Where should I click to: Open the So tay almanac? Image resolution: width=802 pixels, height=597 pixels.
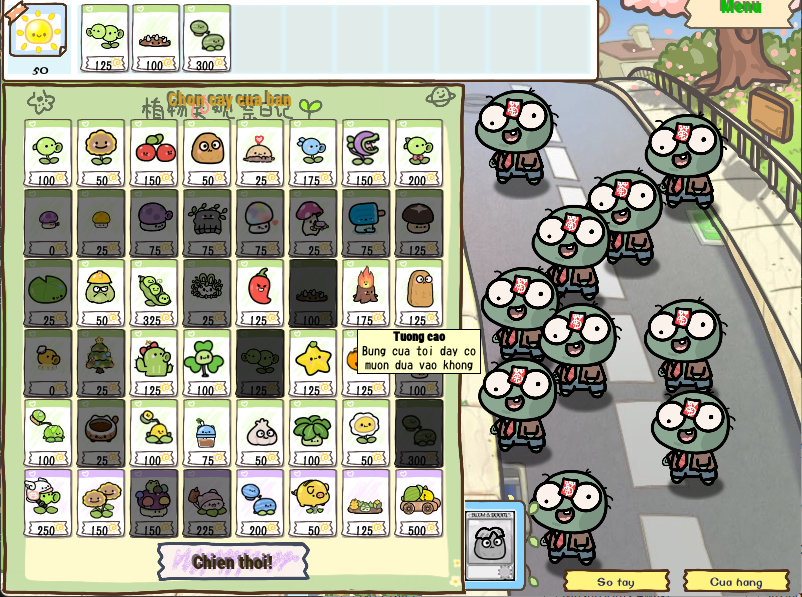click(616, 581)
